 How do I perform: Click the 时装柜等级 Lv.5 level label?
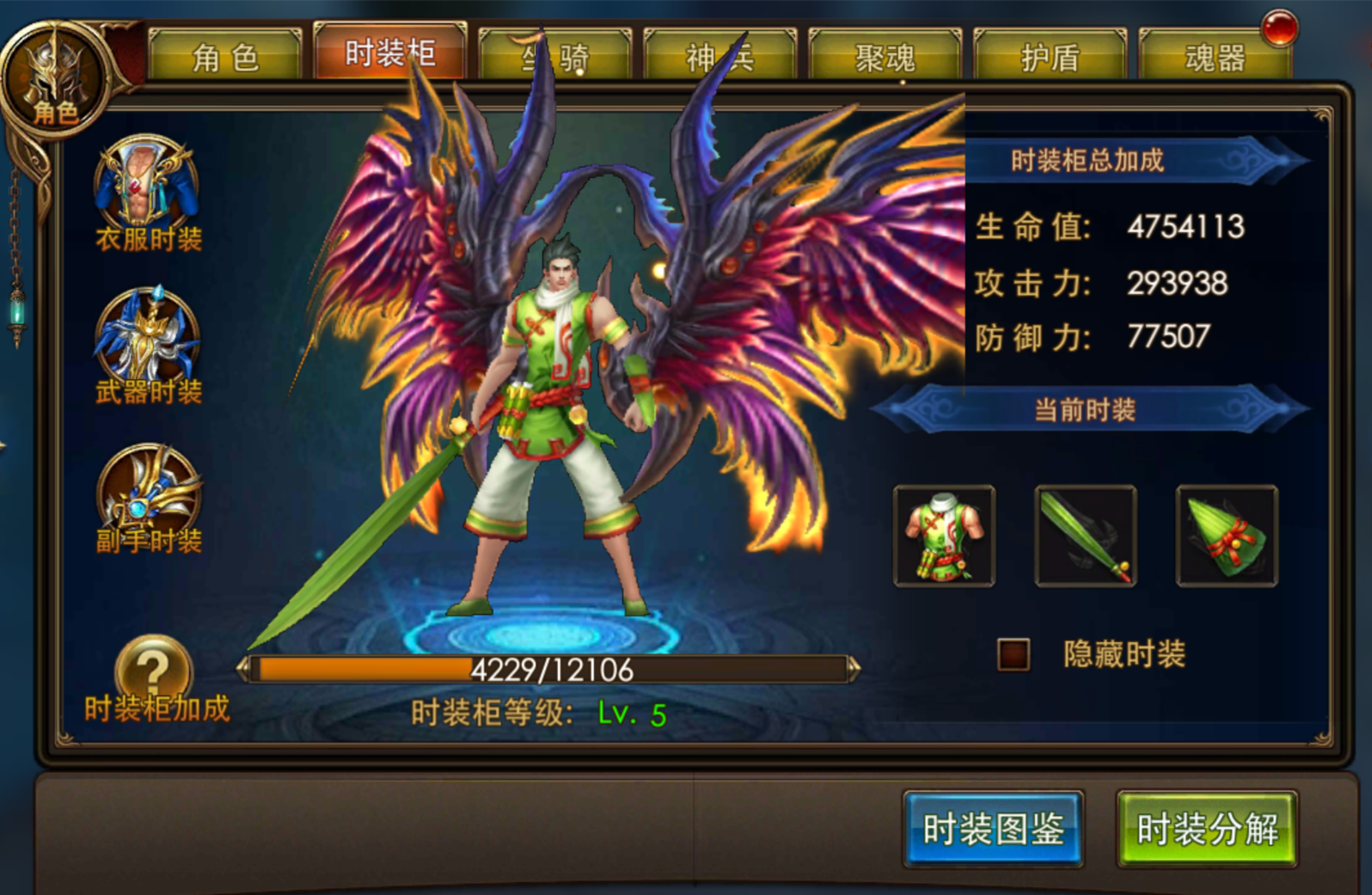pyautogui.click(x=539, y=711)
